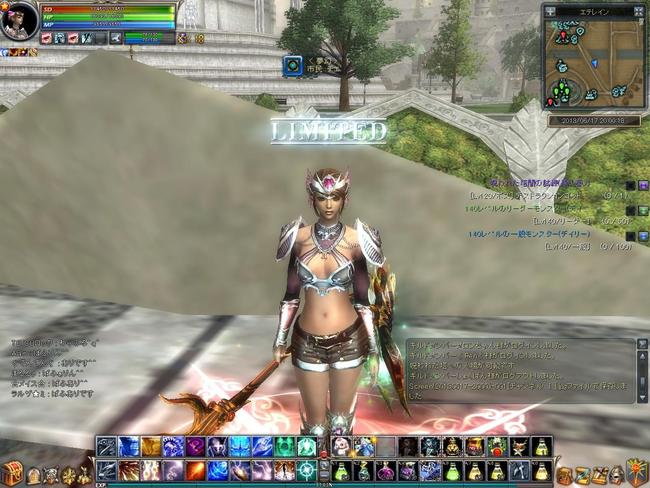Select the first skill in the top hotbar row
Image resolution: width=650 pixels, height=488 pixels.
click(x=107, y=447)
